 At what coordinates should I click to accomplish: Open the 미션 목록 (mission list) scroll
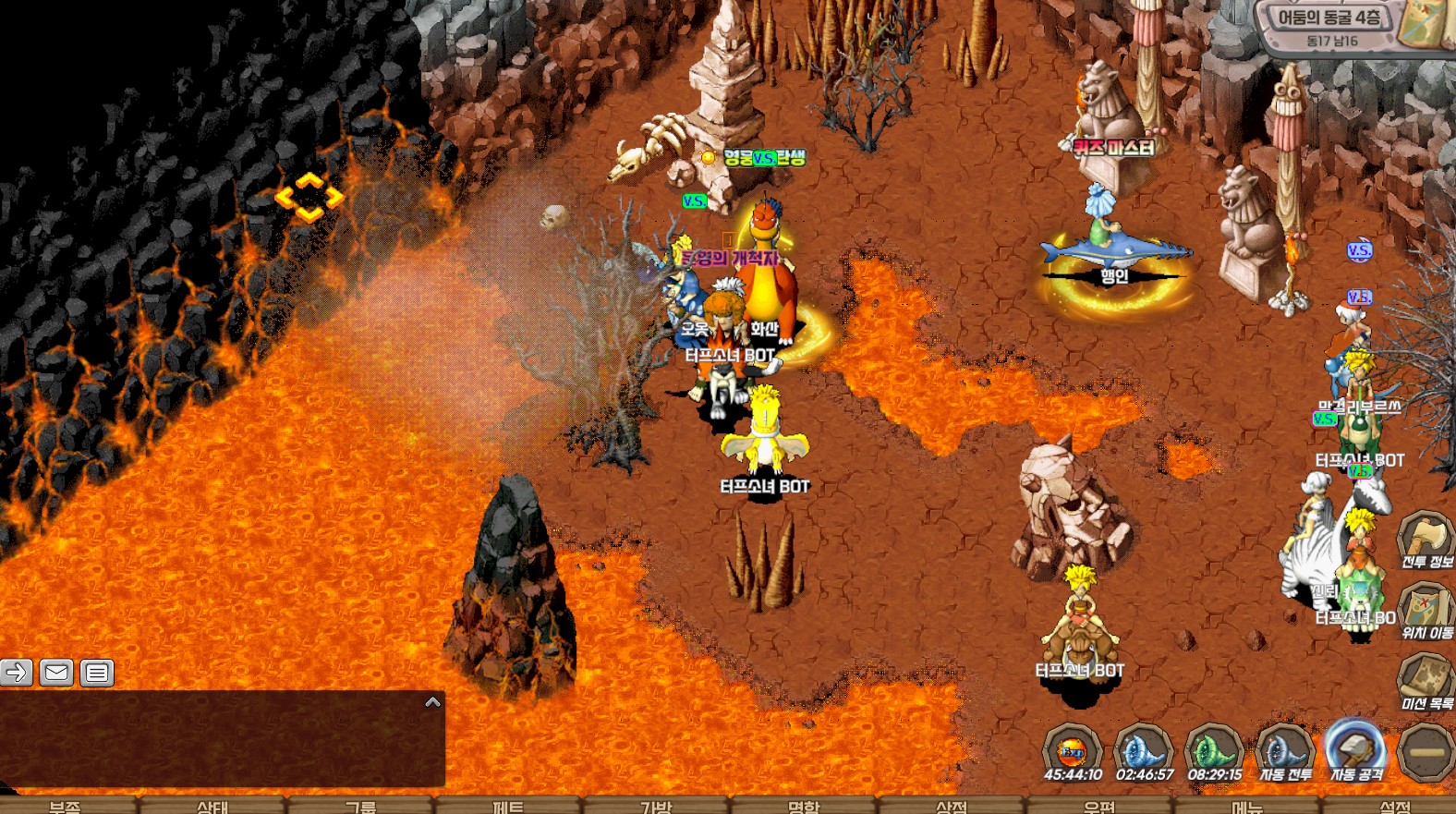1426,679
